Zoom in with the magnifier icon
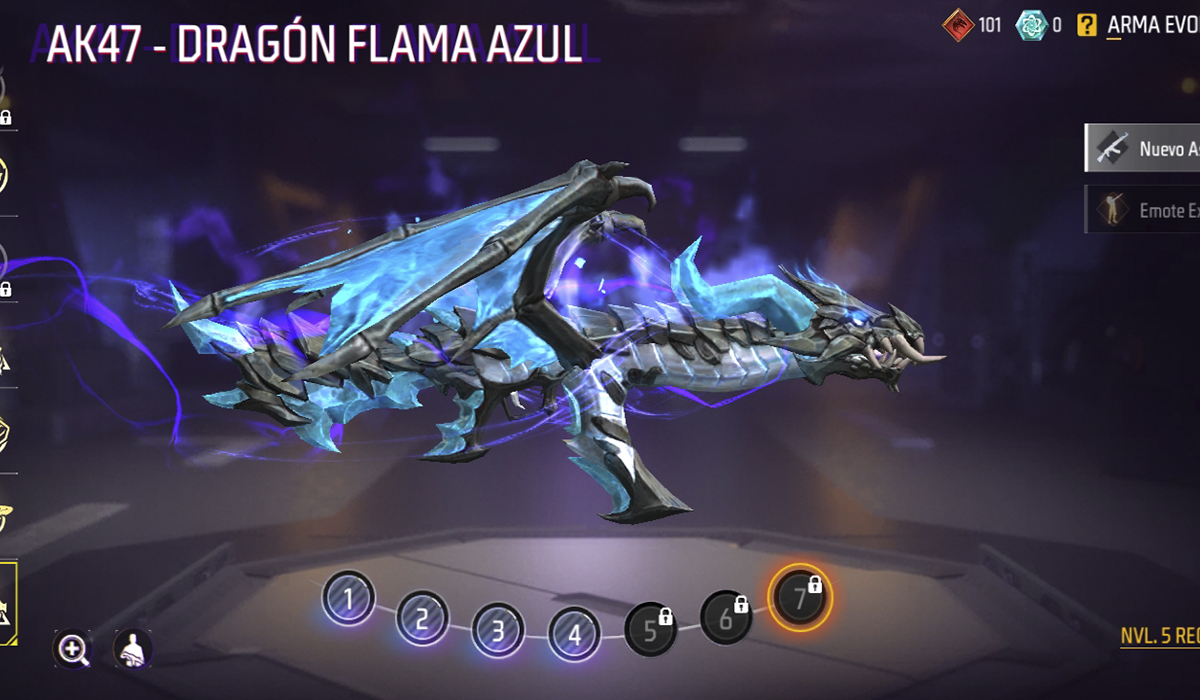1200x700 pixels. tap(73, 650)
